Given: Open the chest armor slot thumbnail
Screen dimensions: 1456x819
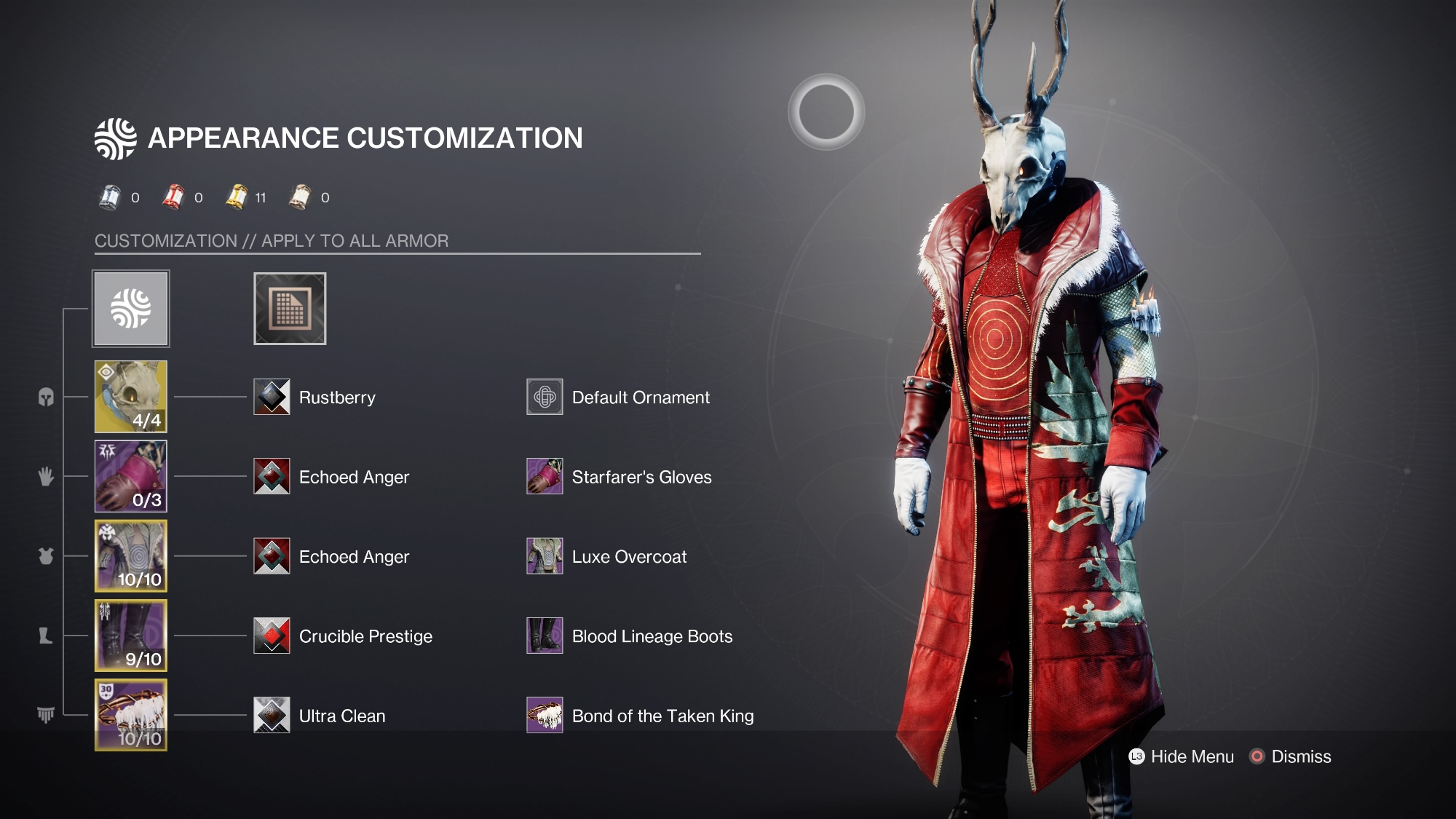Looking at the screenshot, I should point(131,556).
